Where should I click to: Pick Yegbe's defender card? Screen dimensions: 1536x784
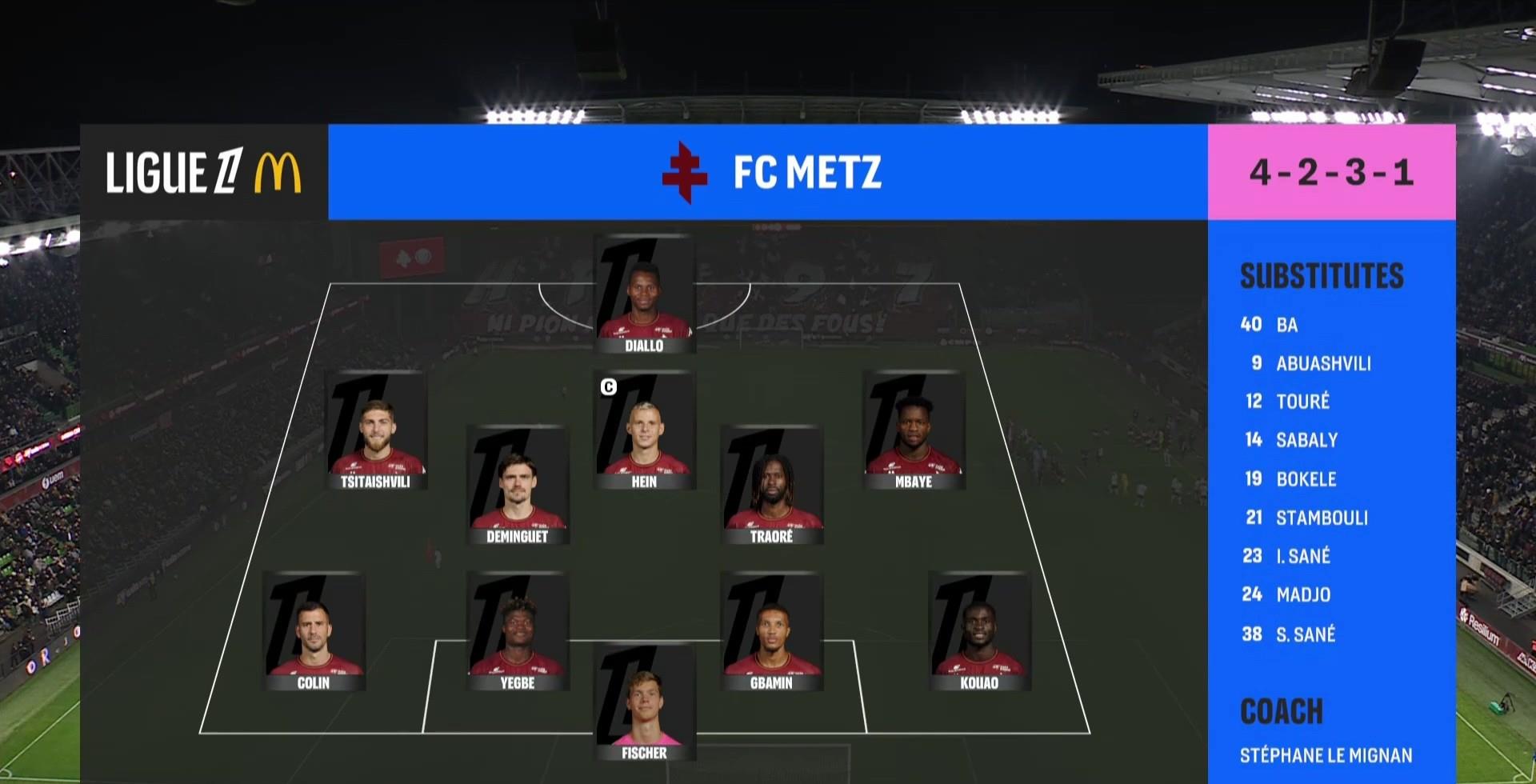click(518, 632)
